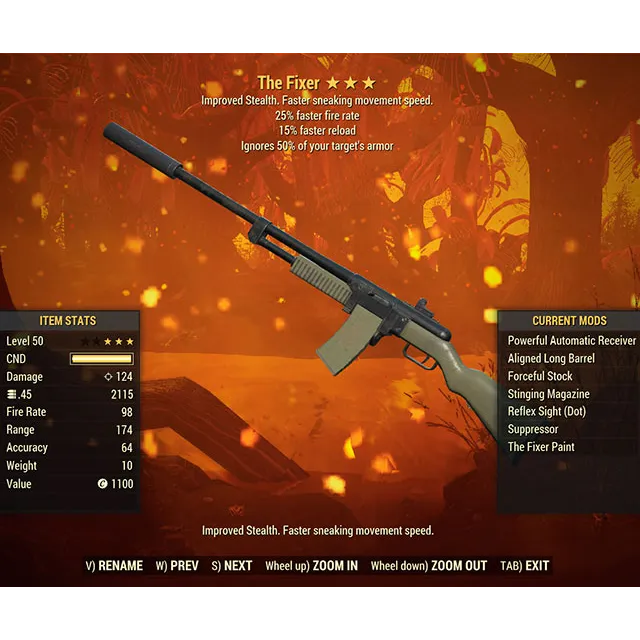Viewport: 640px width, 640px height.
Task: Show the NEXT item
Action: coord(231,566)
